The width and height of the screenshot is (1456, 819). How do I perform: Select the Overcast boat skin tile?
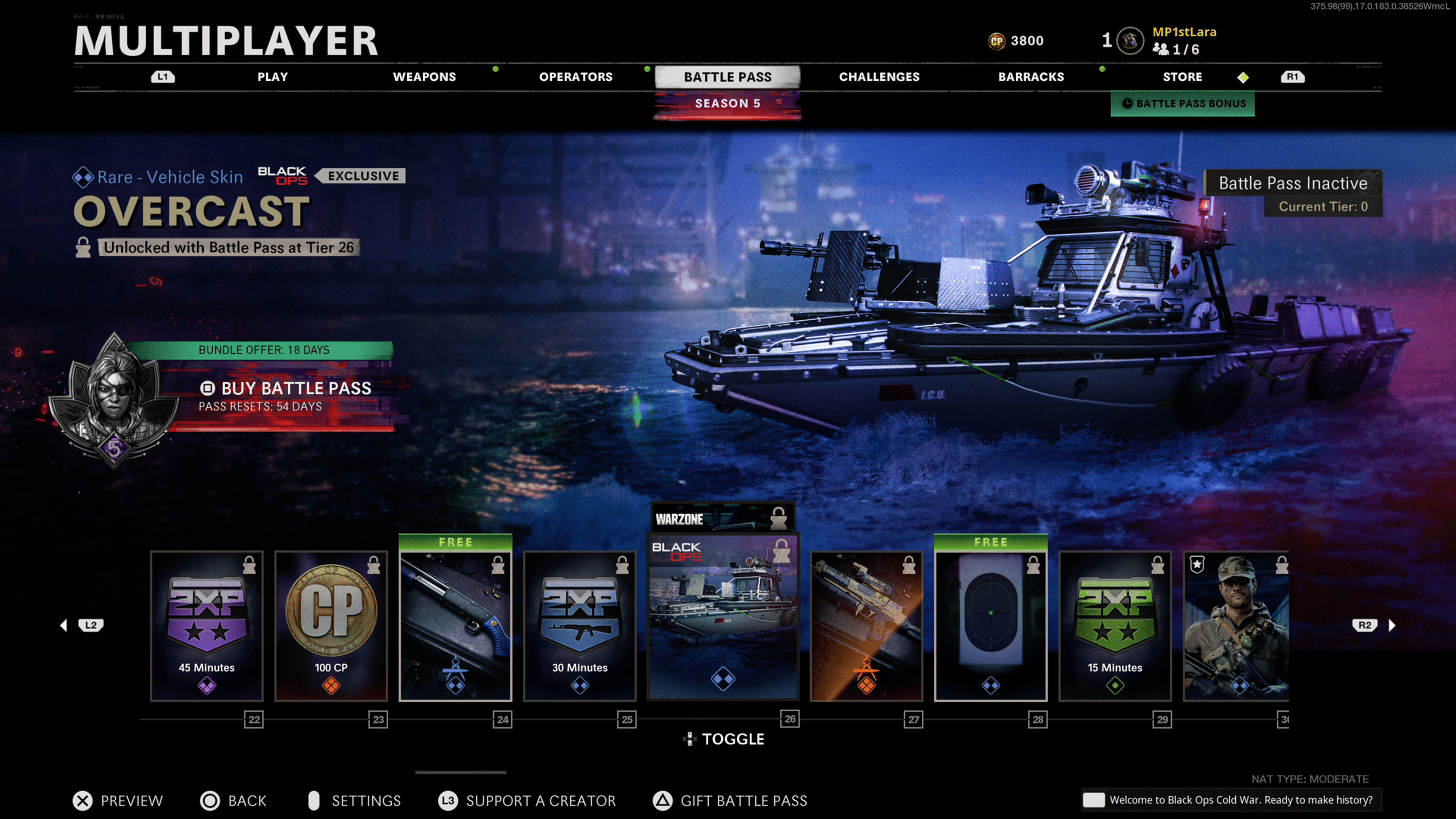pyautogui.click(x=723, y=617)
